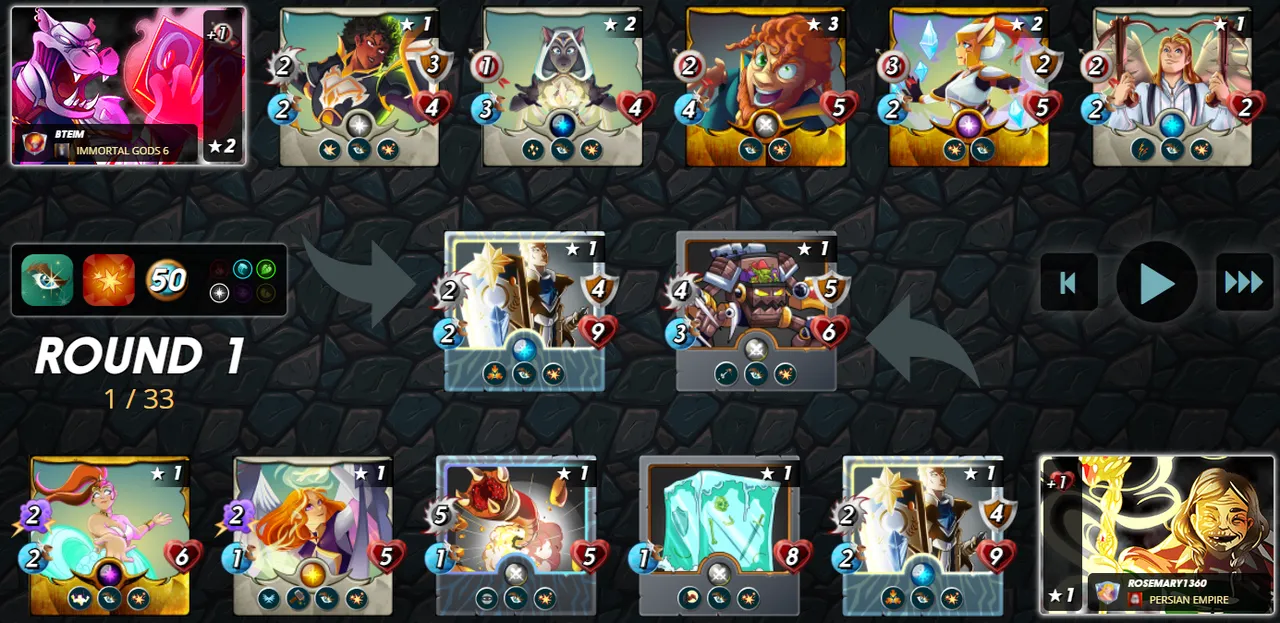Click the fast-forward skip button
1280x623 pixels.
(1244, 283)
